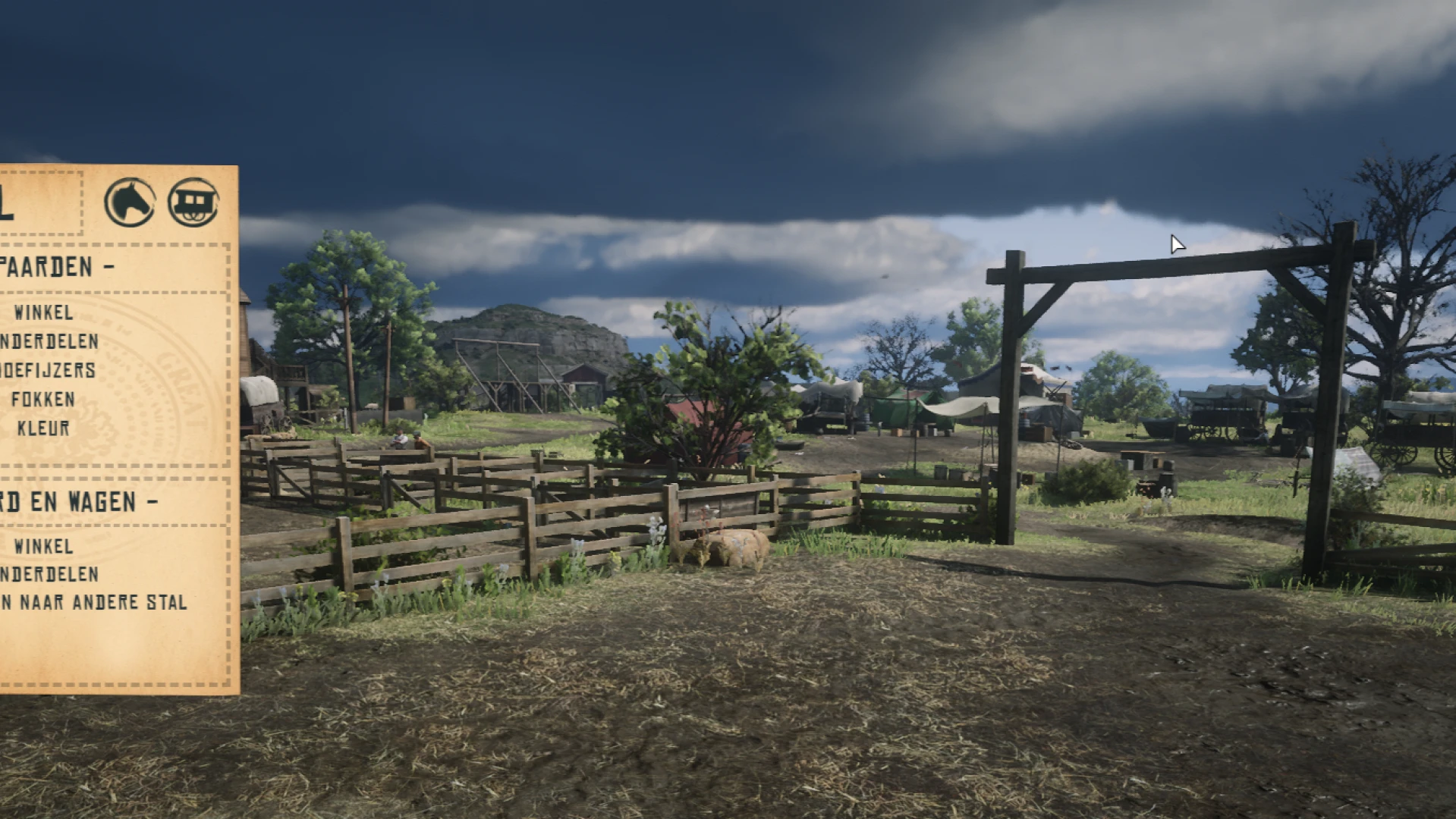1456x819 pixels.
Task: Open WINKEL under the PAARDEN section
Action: (44, 312)
